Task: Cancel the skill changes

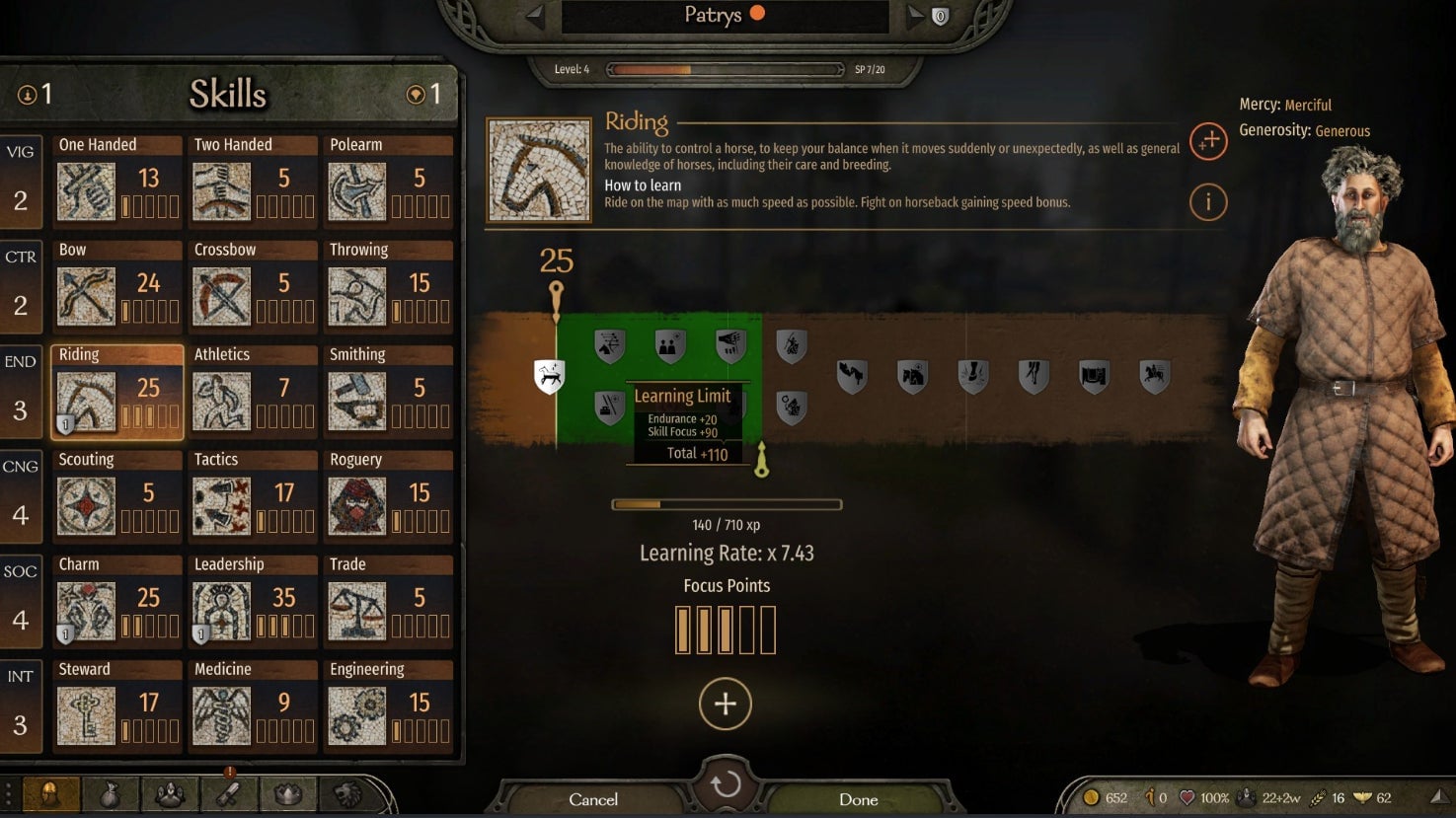Action: click(x=593, y=799)
